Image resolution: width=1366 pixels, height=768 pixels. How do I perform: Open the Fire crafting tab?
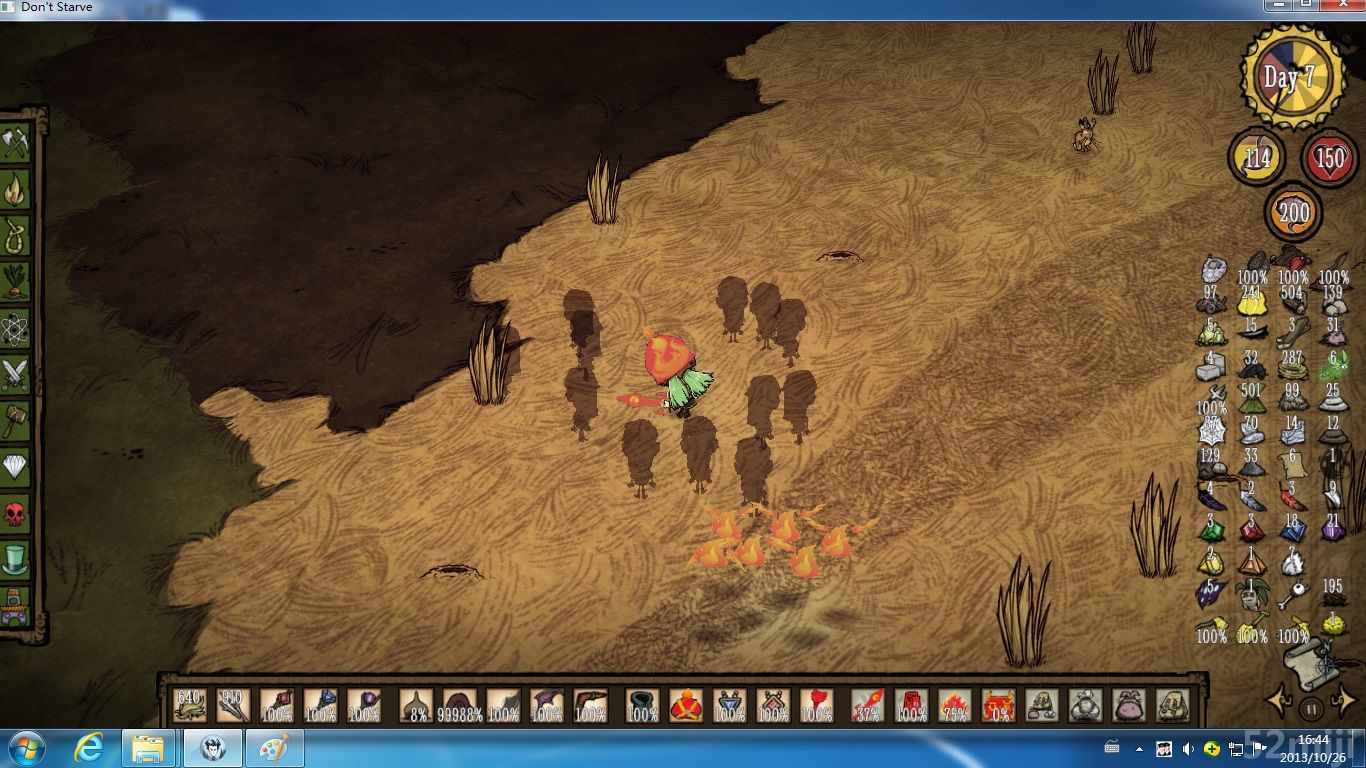(15, 188)
